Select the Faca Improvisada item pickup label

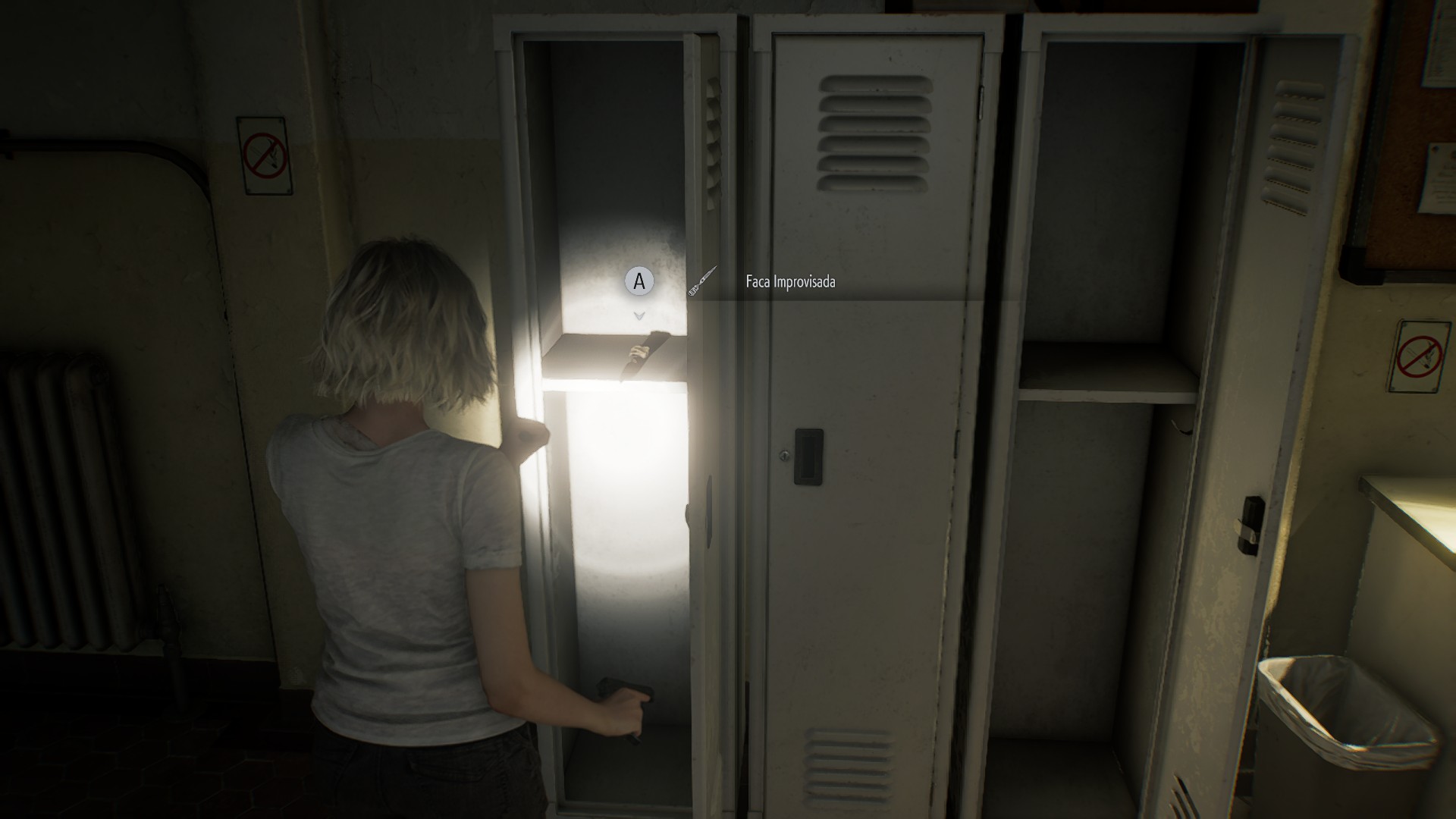point(790,282)
